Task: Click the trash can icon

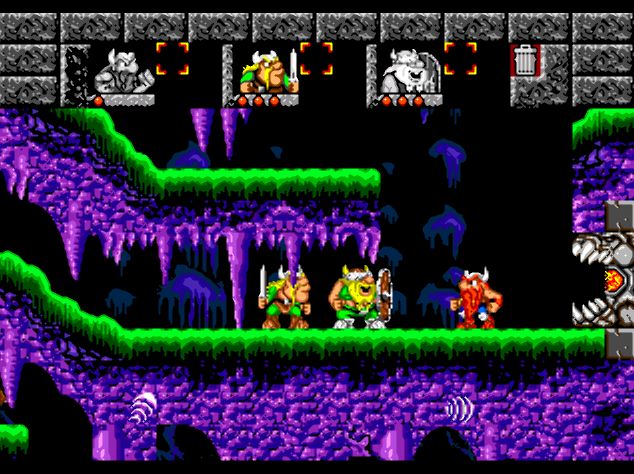Action: tap(524, 61)
